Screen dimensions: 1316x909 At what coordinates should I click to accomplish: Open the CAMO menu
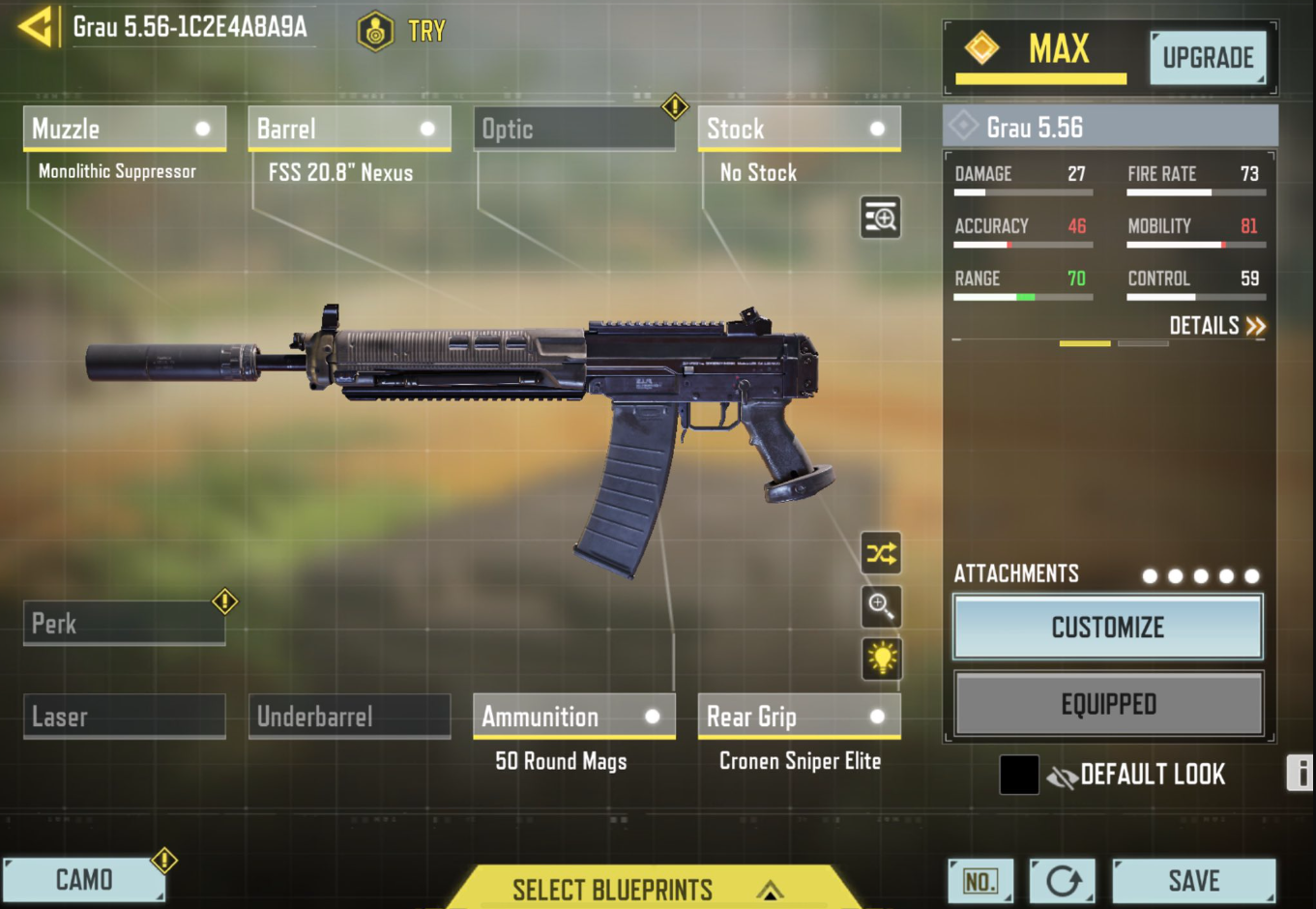pyautogui.click(x=83, y=880)
